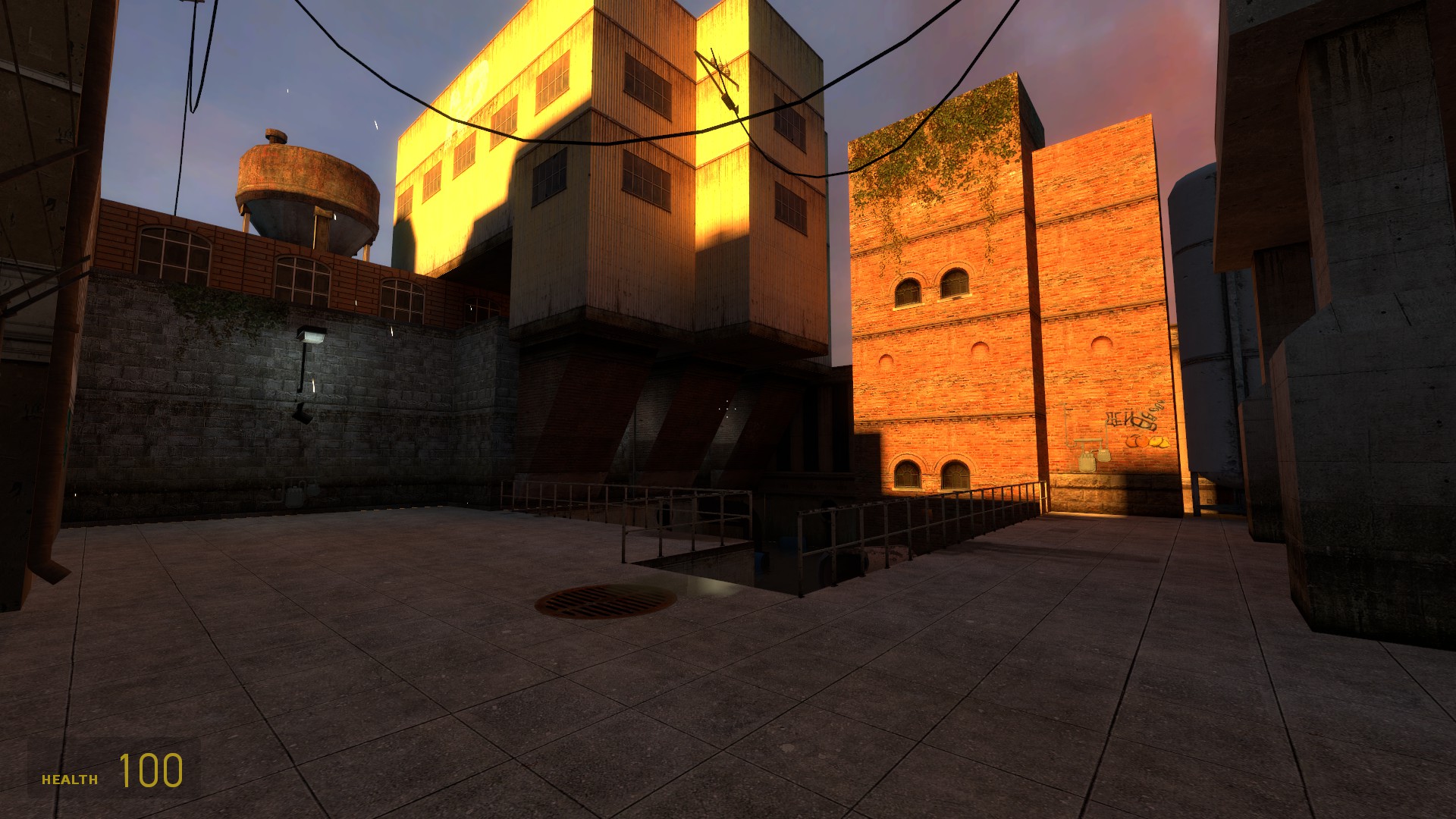Viewport: 1456px width, 819px height.
Task: Select the pair of arched upper windows
Action: (x=927, y=287)
